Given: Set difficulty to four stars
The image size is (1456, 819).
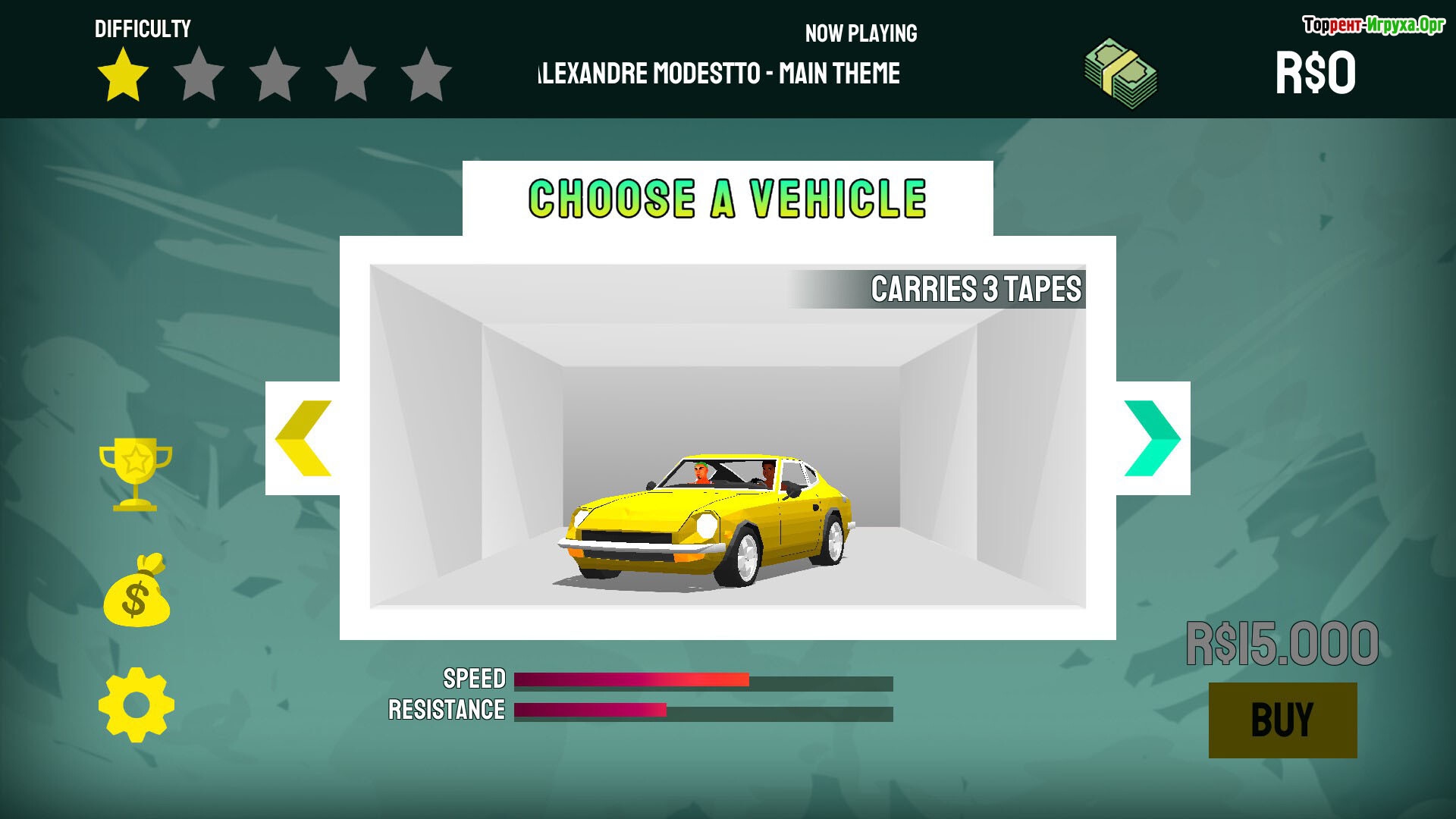Looking at the screenshot, I should click(x=350, y=74).
